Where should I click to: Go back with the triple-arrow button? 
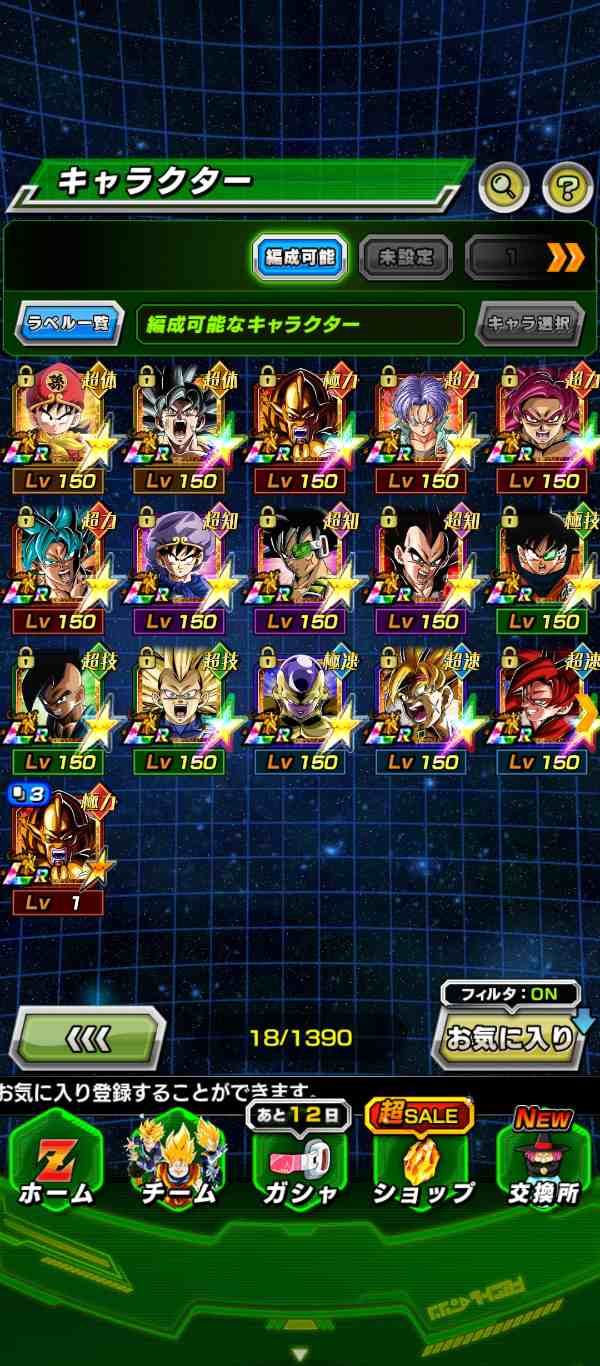(87, 1038)
